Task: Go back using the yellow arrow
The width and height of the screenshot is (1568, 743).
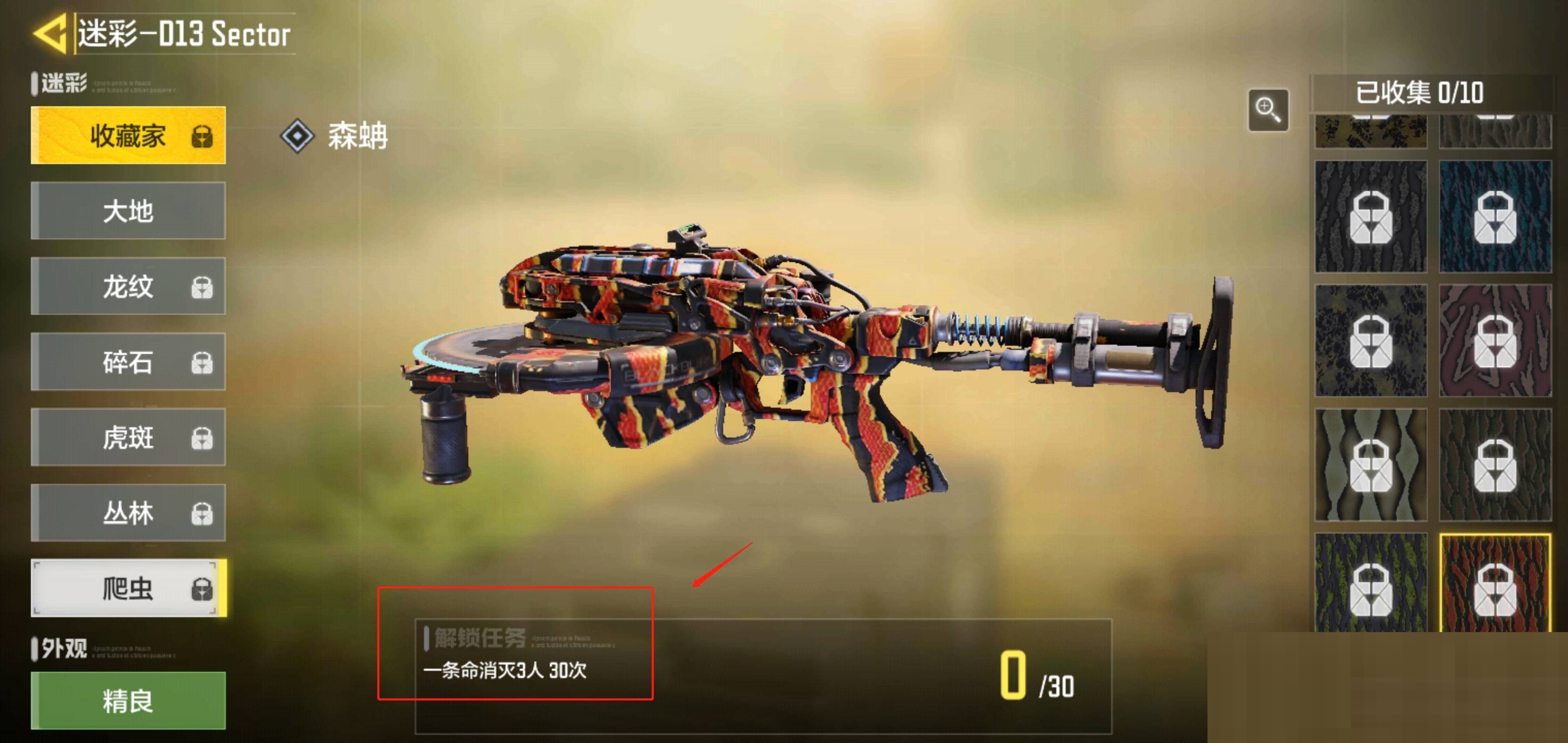Action: tap(50, 34)
